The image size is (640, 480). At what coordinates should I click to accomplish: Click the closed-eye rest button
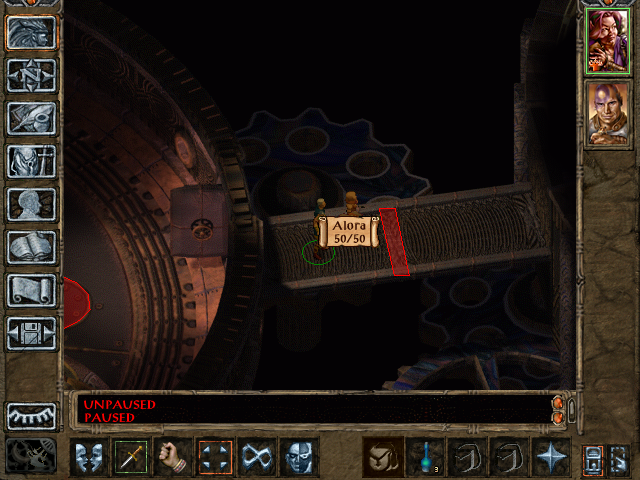[x=31, y=415]
